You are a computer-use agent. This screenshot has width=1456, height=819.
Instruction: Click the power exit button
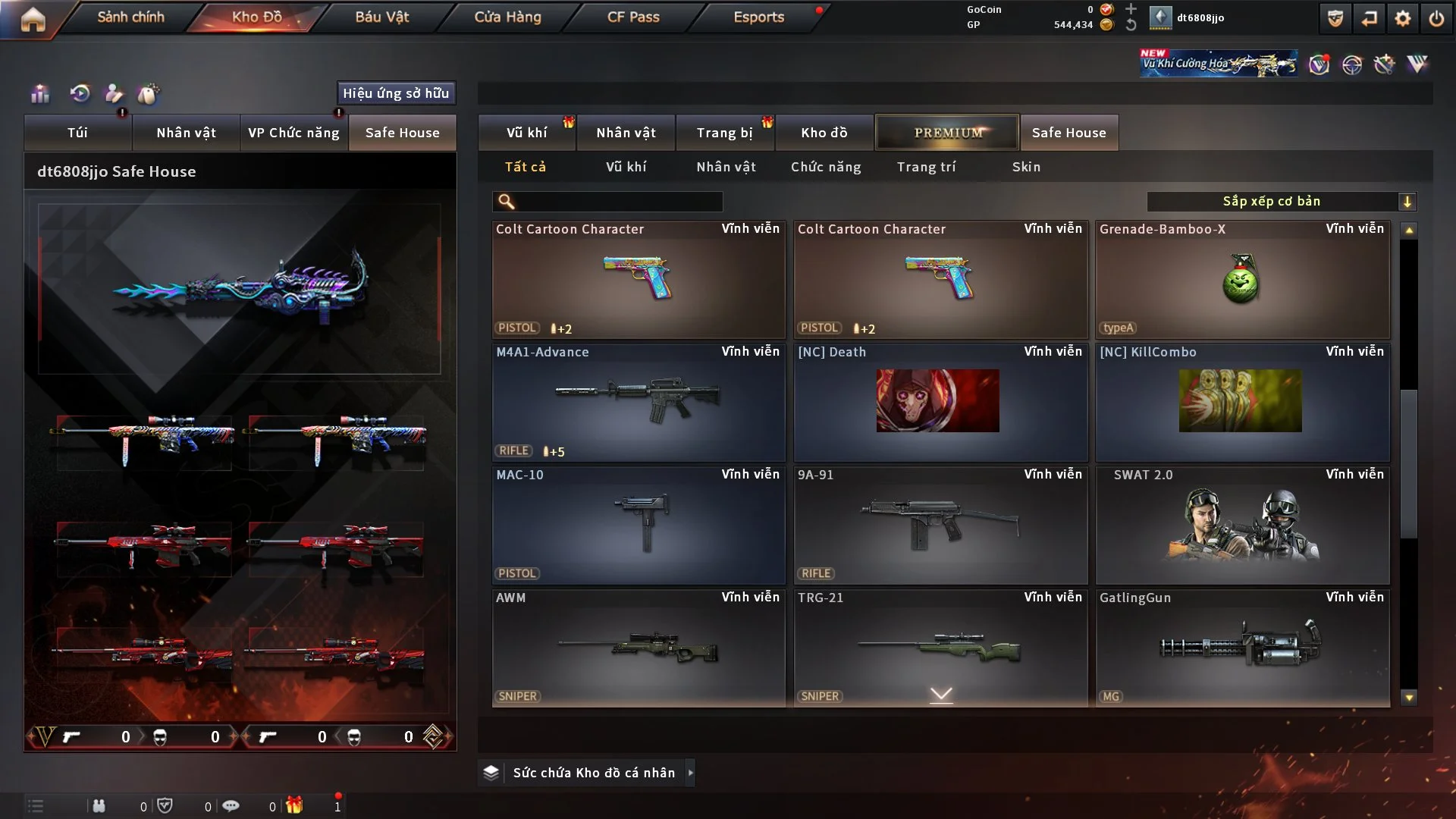[x=1436, y=18]
